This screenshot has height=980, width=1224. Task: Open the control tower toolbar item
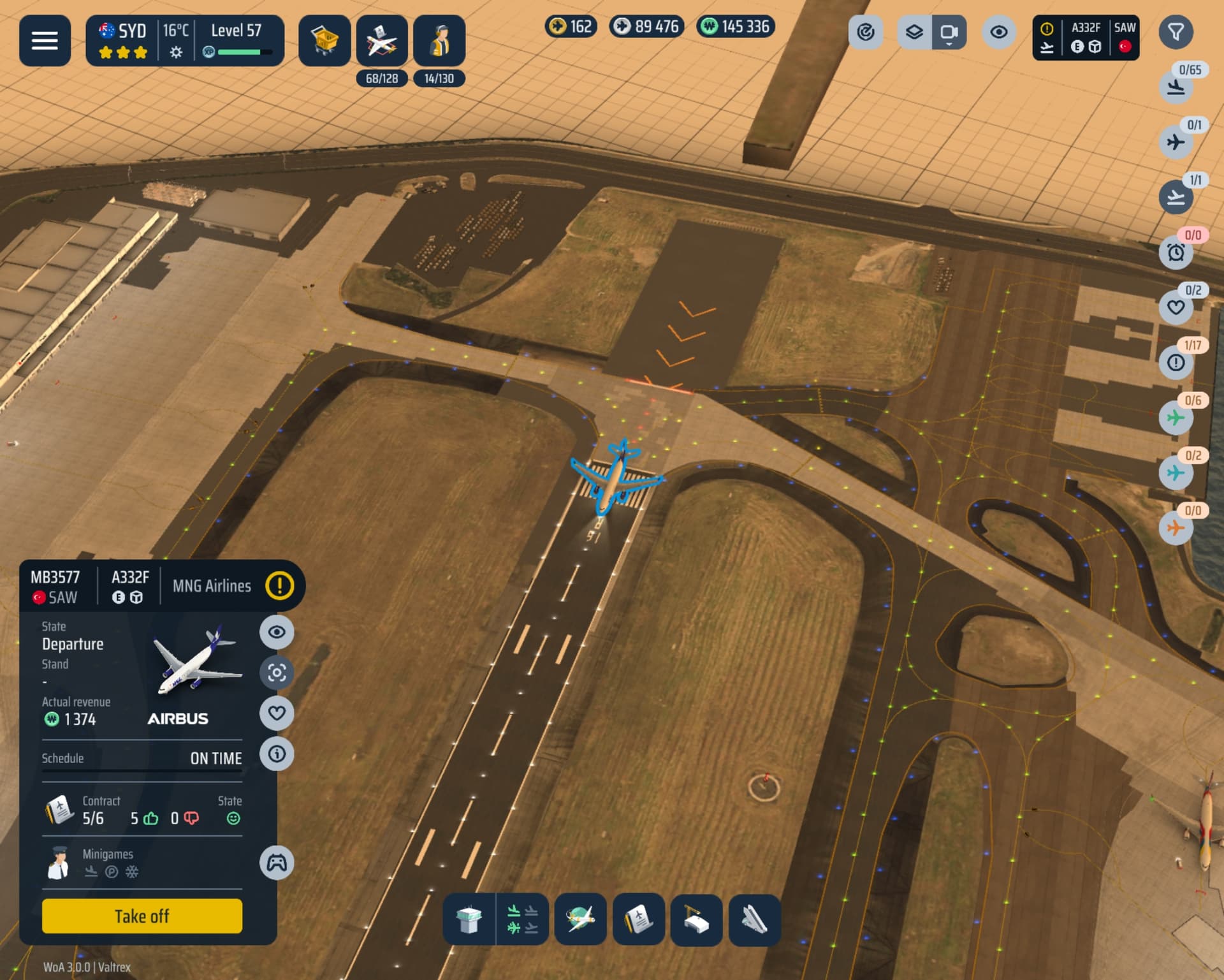pyautogui.click(x=469, y=919)
